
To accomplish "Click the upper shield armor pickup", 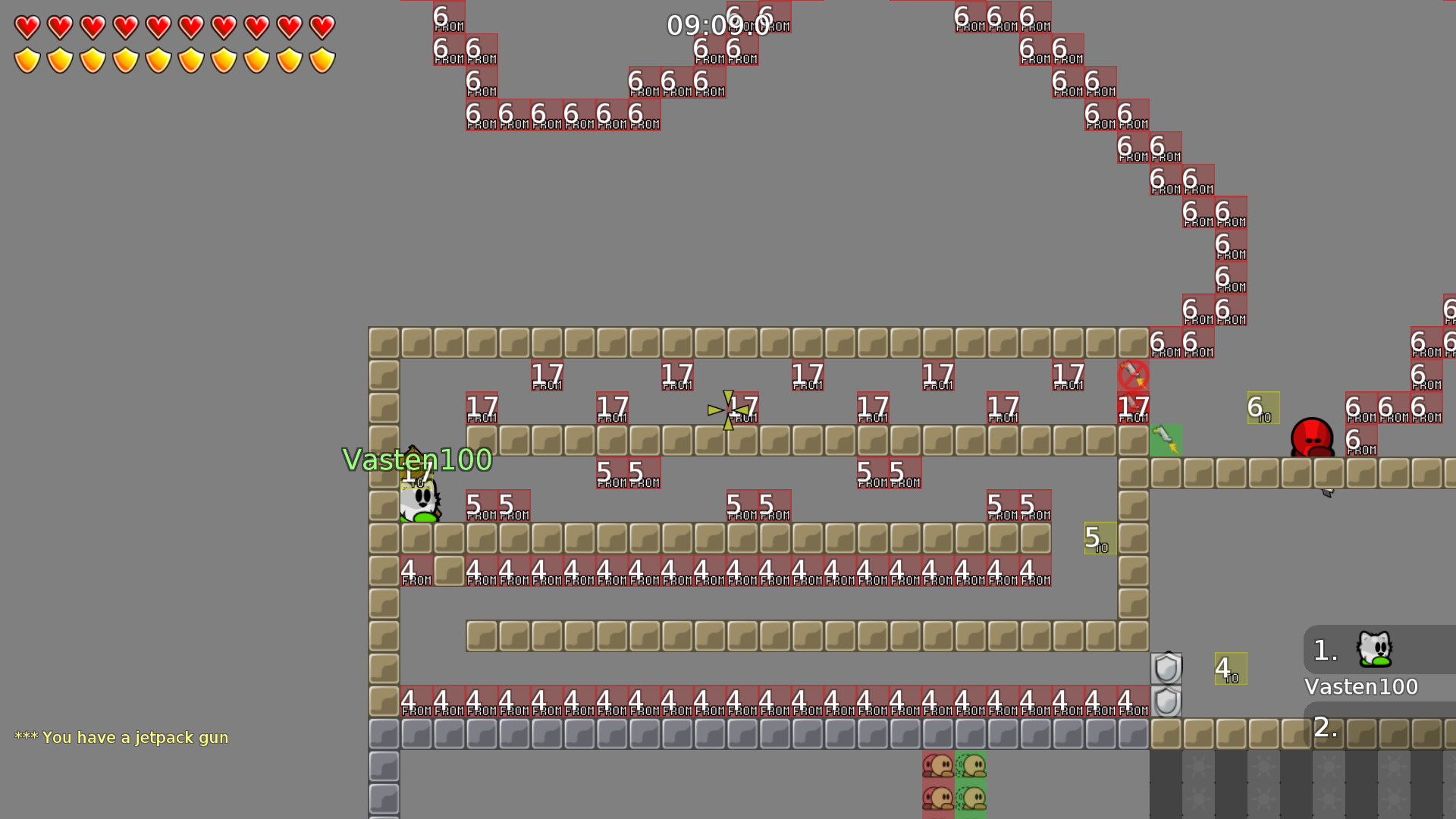I will (x=1166, y=667).
